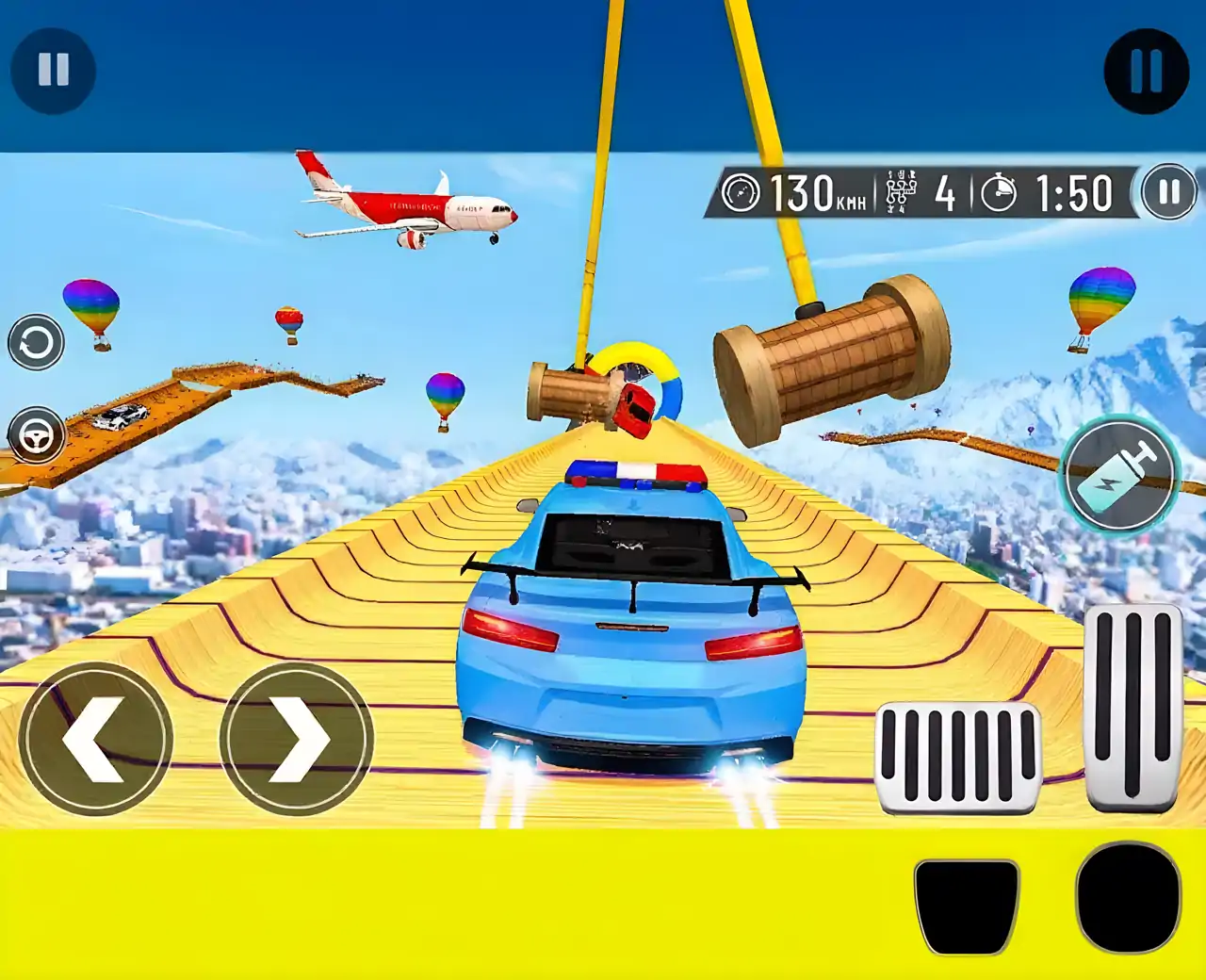Image resolution: width=1206 pixels, height=980 pixels.
Task: Hit the wide brake pedal
Action: click(x=958, y=758)
